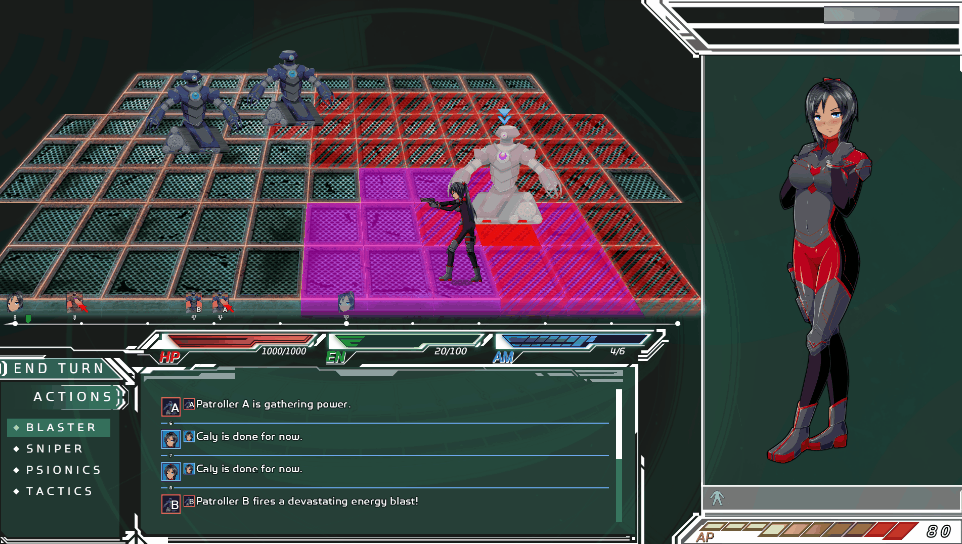
Task: Click Patroller A's icon on the turn timeline
Action: [222, 301]
